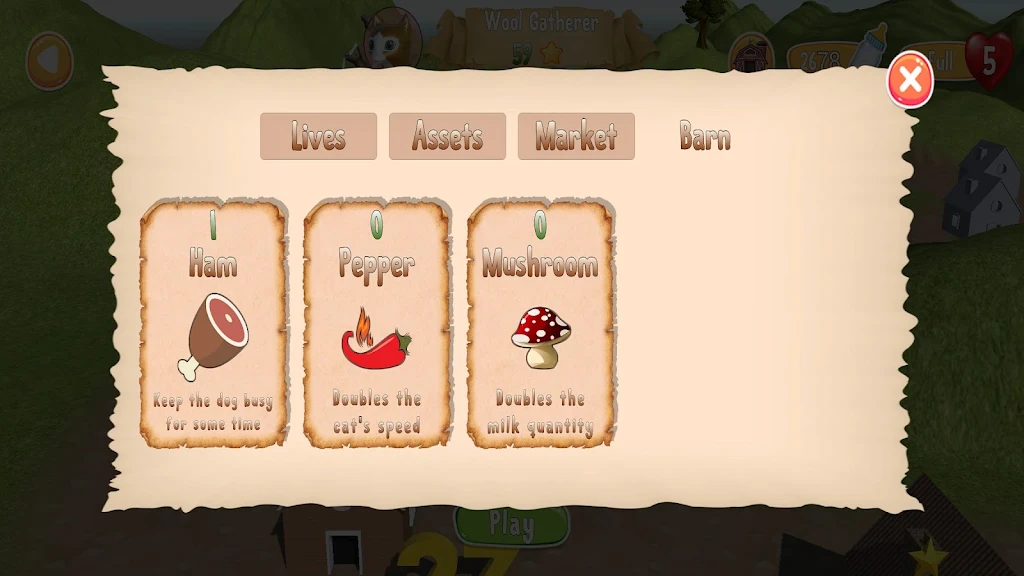Switch to the Lives tab

click(318, 136)
